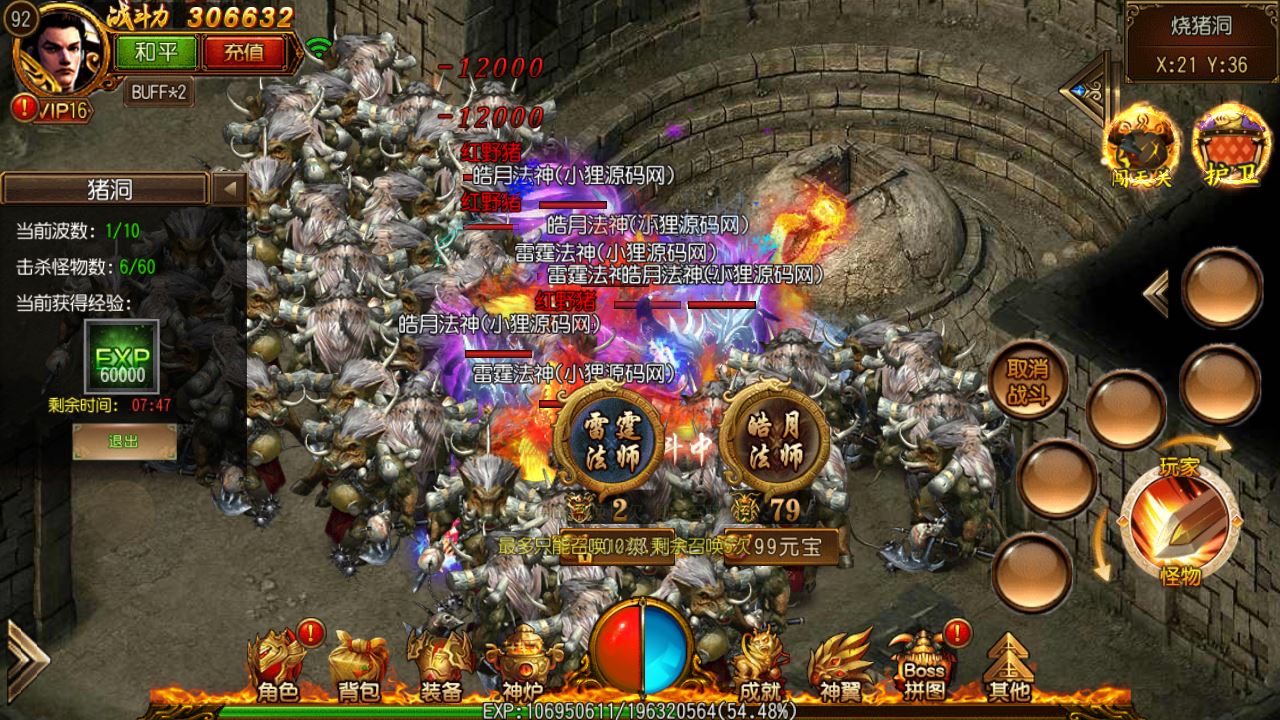Summon the 皓月法师 moon mage
1280x720 pixels.
(774, 441)
